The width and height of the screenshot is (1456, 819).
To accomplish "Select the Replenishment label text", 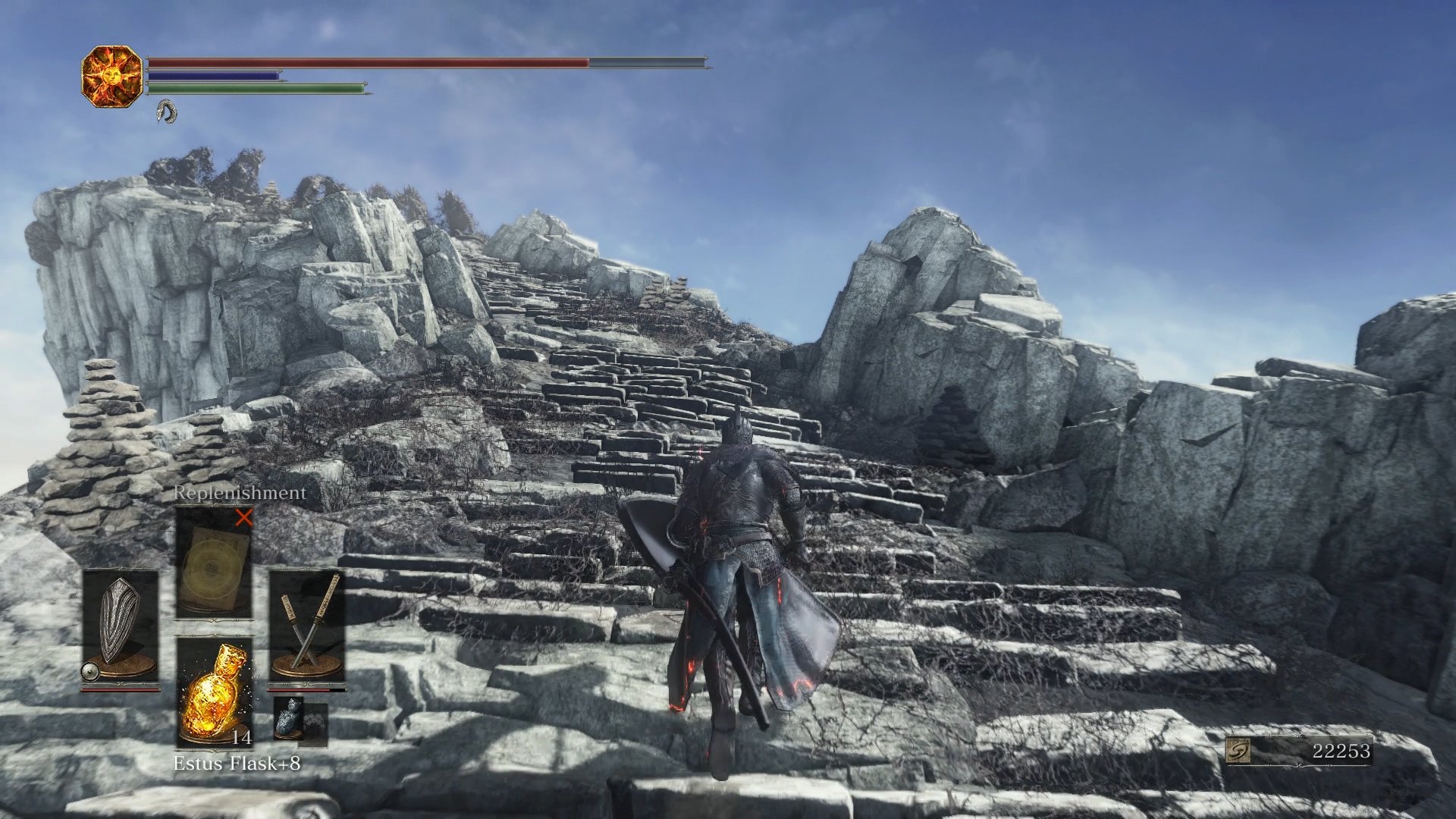I will (239, 494).
